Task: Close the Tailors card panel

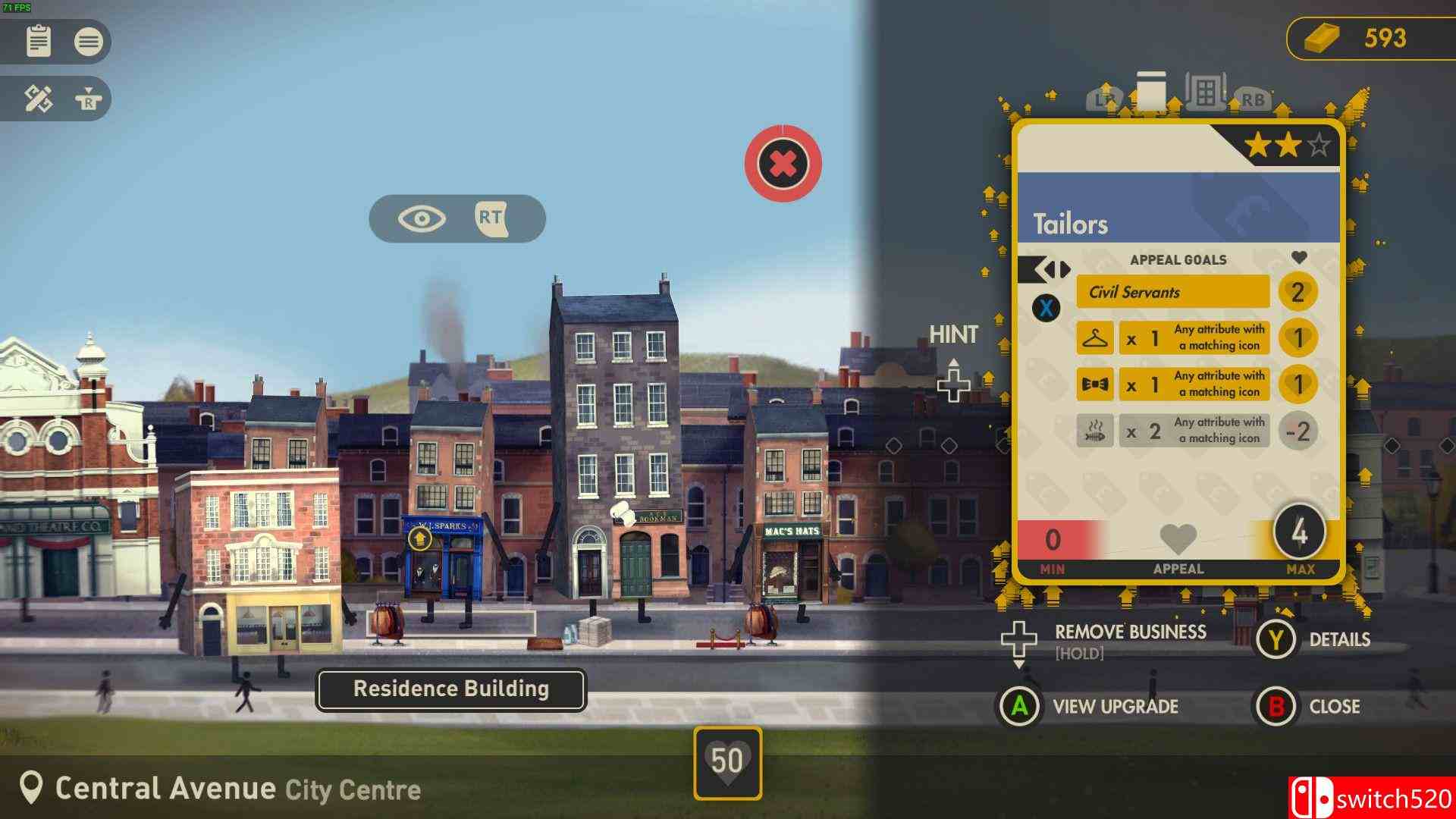Action: [1334, 707]
